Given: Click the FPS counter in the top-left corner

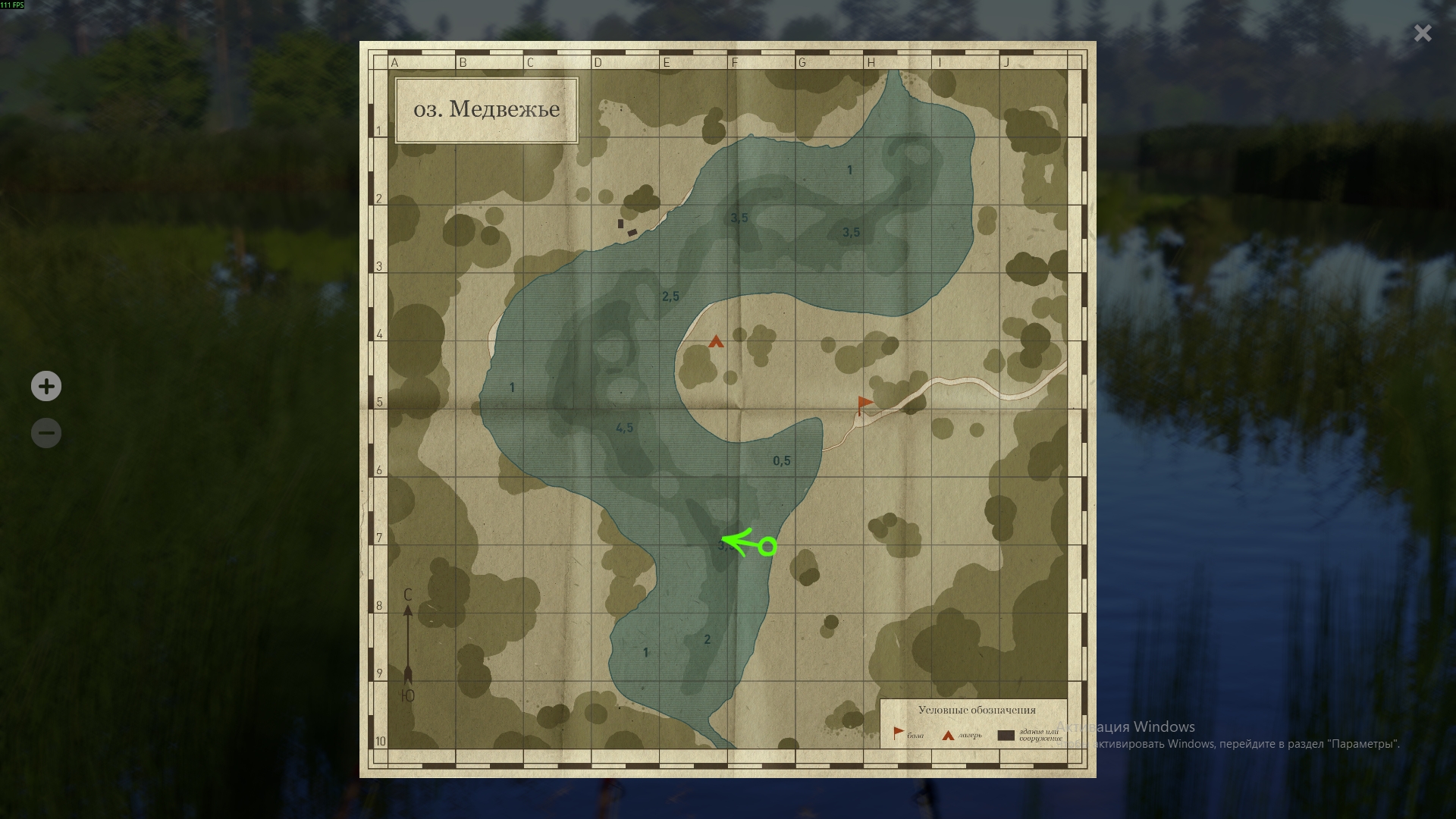Looking at the screenshot, I should pyautogui.click(x=11, y=5).
